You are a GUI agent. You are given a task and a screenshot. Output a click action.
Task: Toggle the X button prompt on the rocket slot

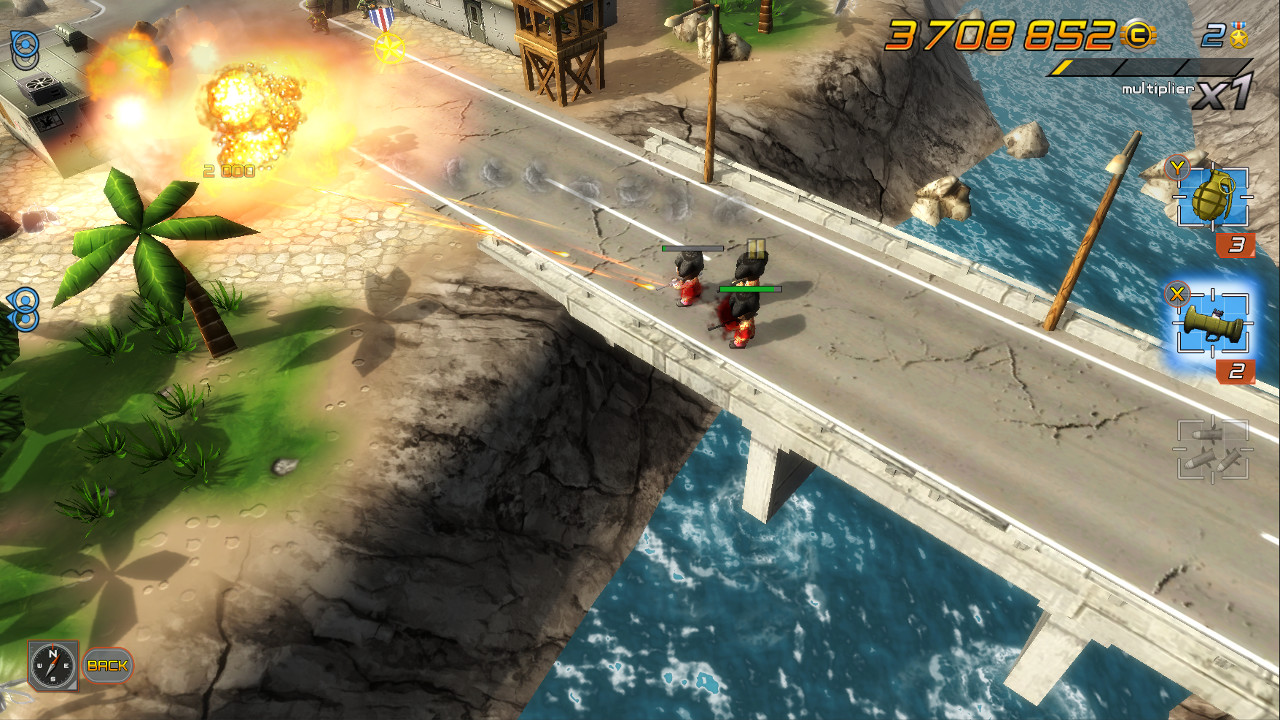tap(1176, 296)
